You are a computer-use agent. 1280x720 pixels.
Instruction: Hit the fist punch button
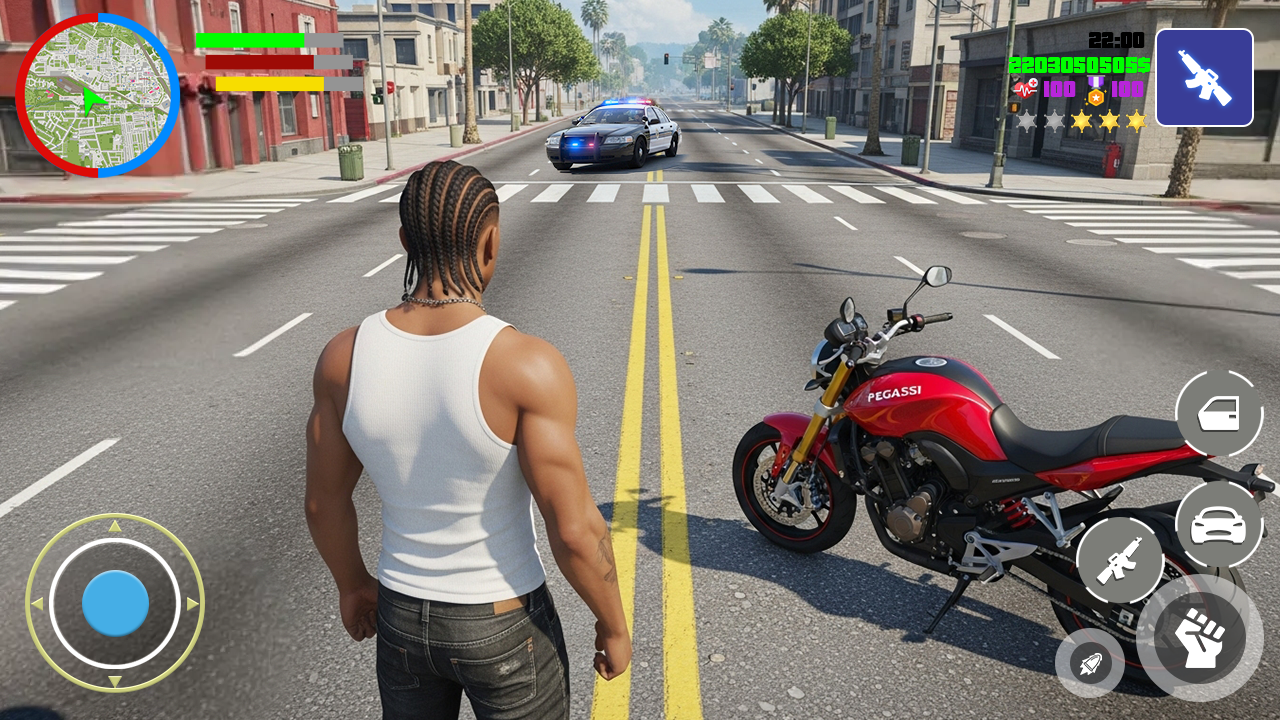(x=1199, y=637)
